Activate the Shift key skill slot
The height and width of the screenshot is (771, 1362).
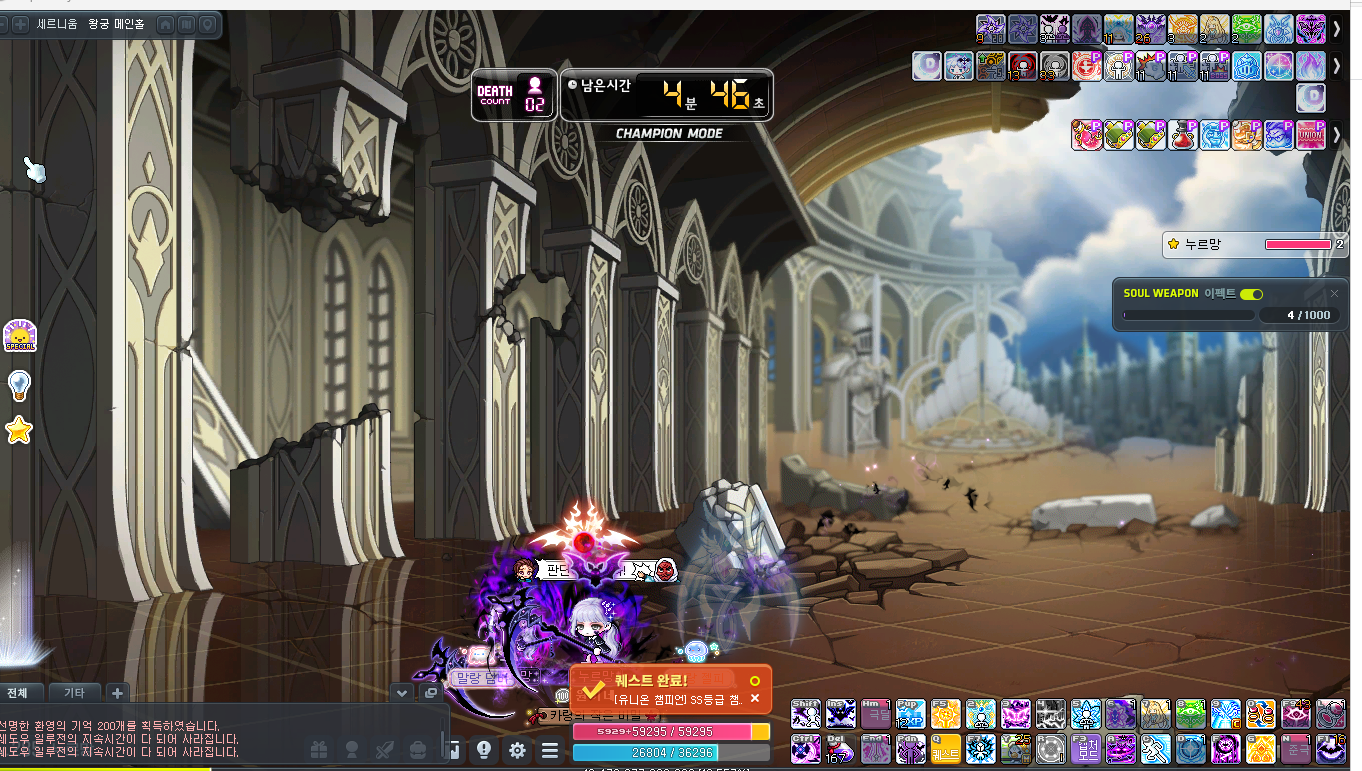click(806, 713)
